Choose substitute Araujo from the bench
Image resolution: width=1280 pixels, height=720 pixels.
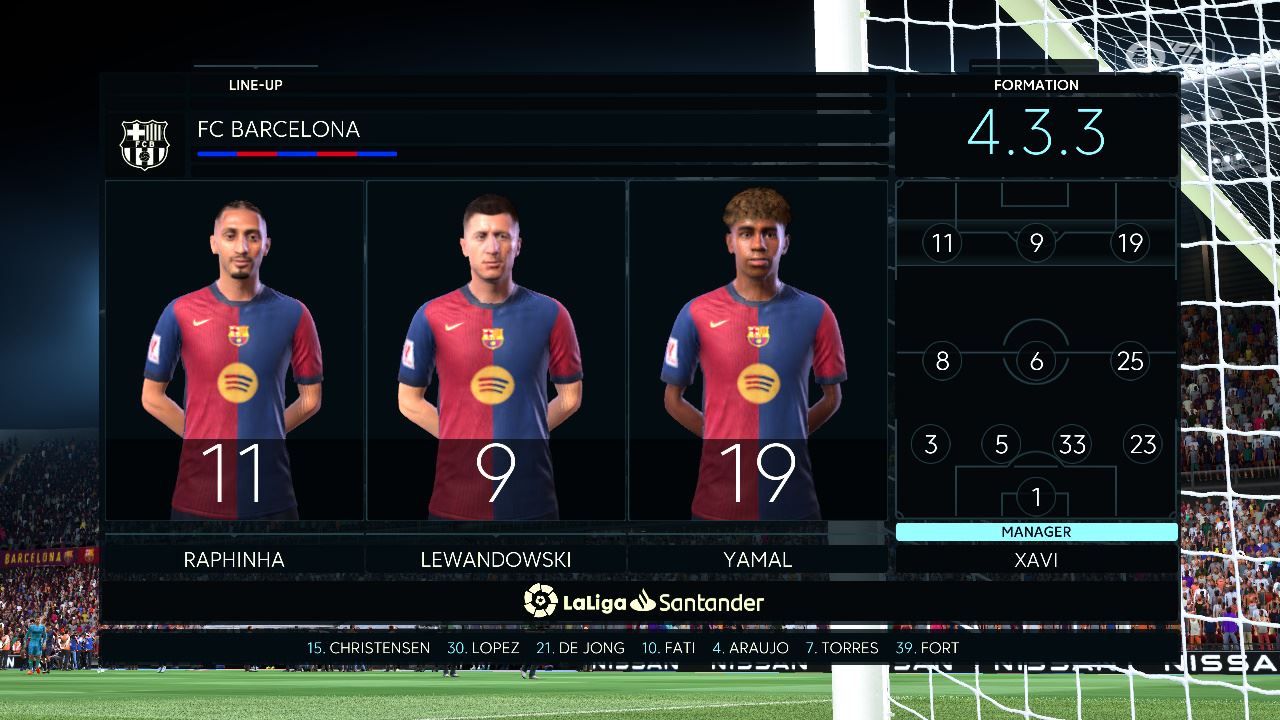tap(750, 648)
